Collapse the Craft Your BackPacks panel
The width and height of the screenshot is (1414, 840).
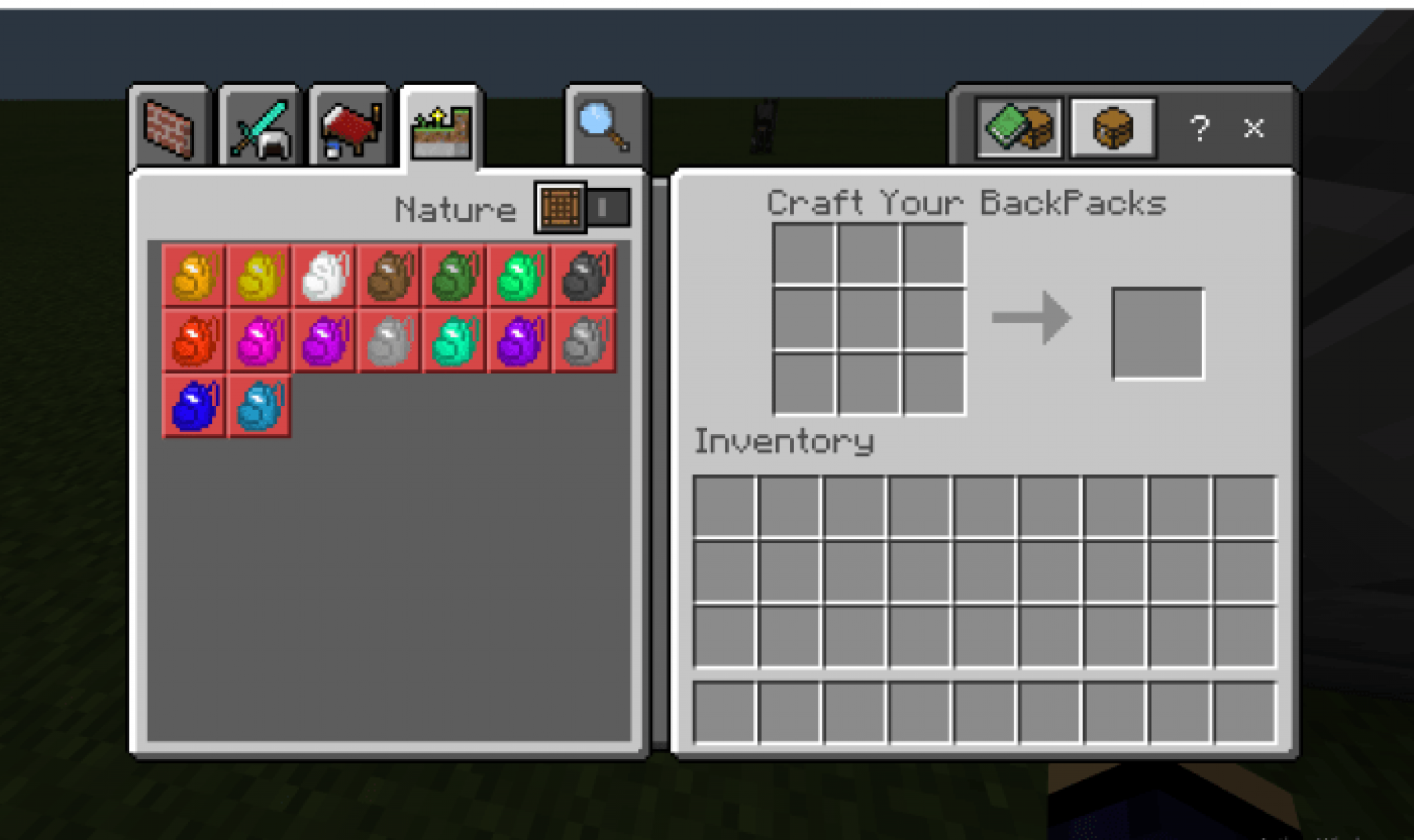pos(1254,128)
